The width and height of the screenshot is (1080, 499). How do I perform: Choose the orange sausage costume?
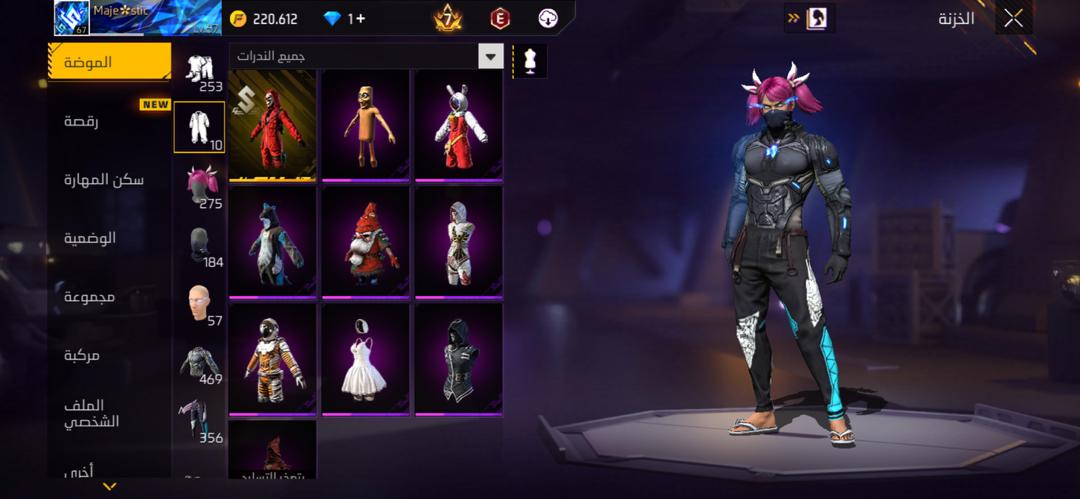click(x=365, y=125)
